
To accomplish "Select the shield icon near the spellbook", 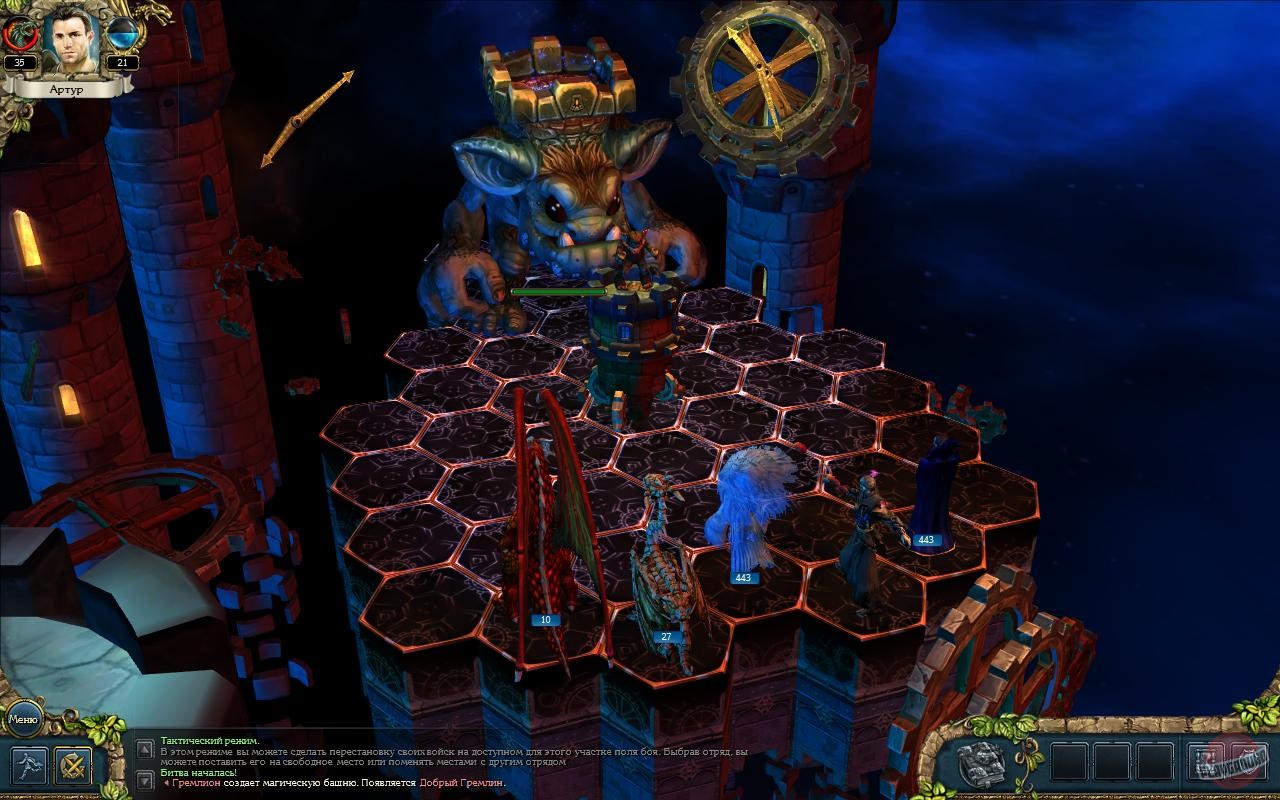I will tap(1248, 761).
